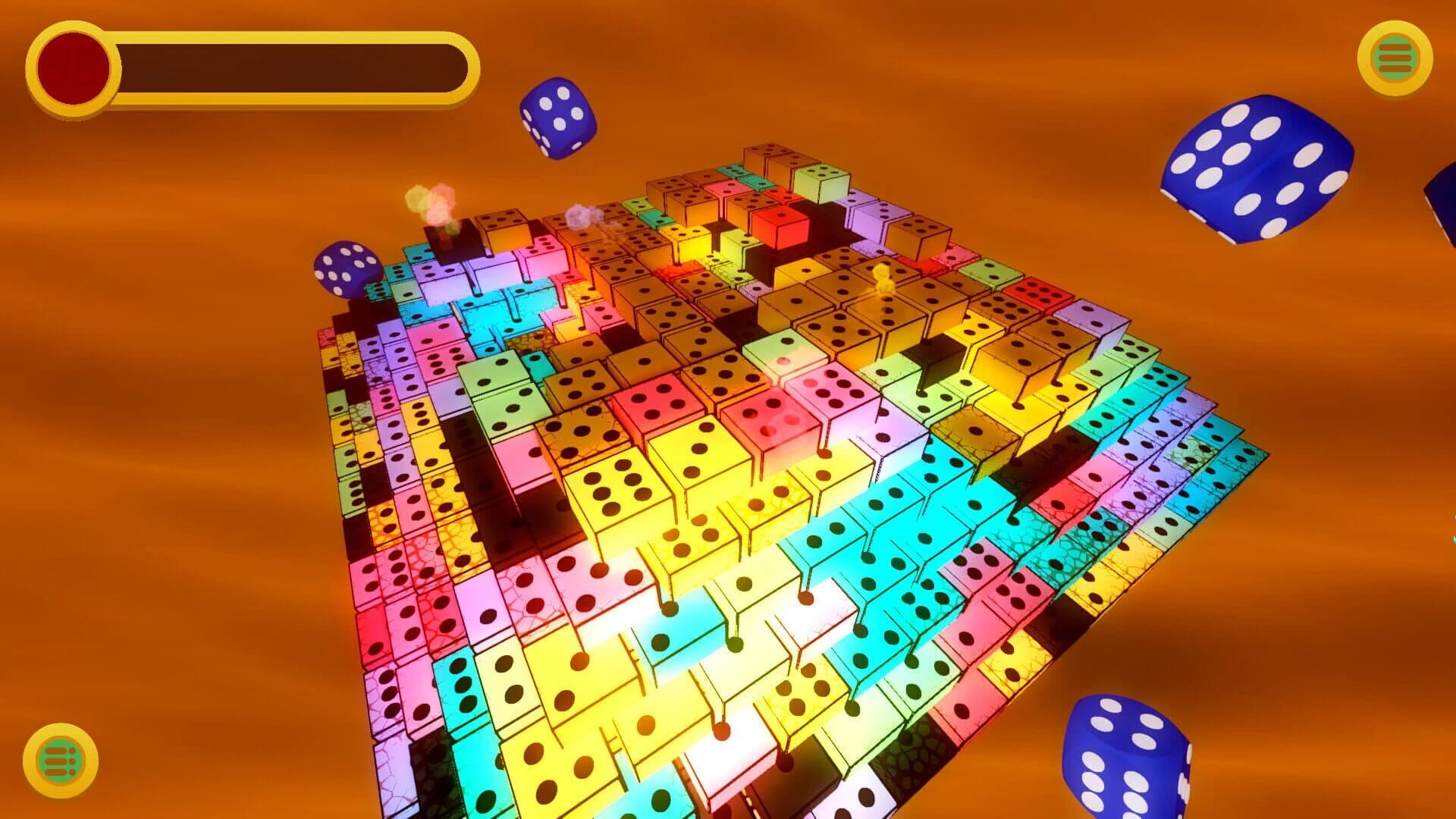Click the red circular score counter
1456x819 pixels.
coord(74,64)
